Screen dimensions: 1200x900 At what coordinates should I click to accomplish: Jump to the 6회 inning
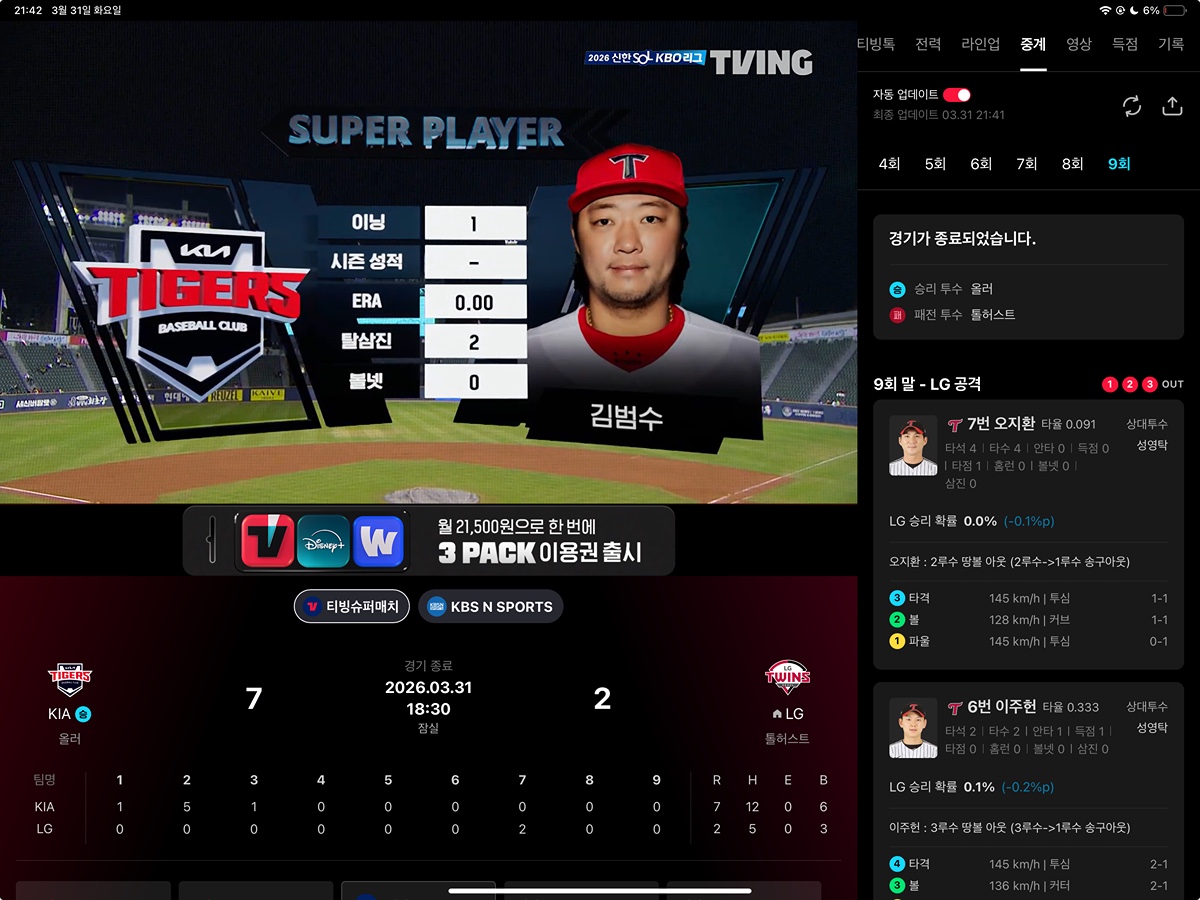pos(981,164)
